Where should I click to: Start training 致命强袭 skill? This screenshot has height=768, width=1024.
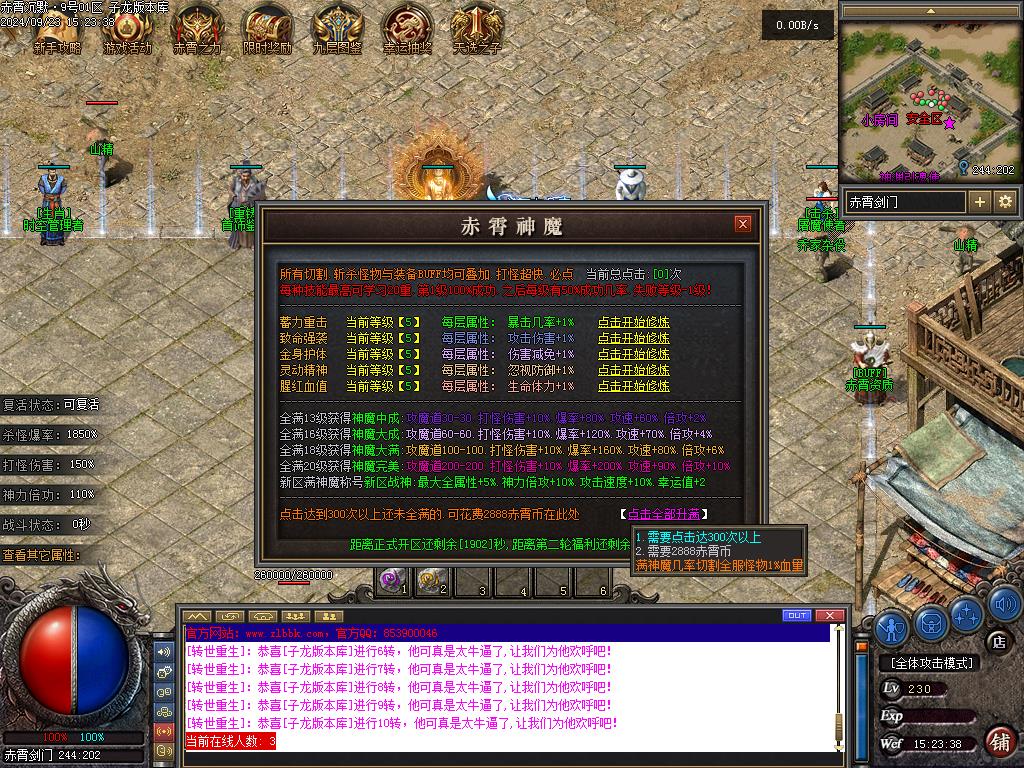633,338
